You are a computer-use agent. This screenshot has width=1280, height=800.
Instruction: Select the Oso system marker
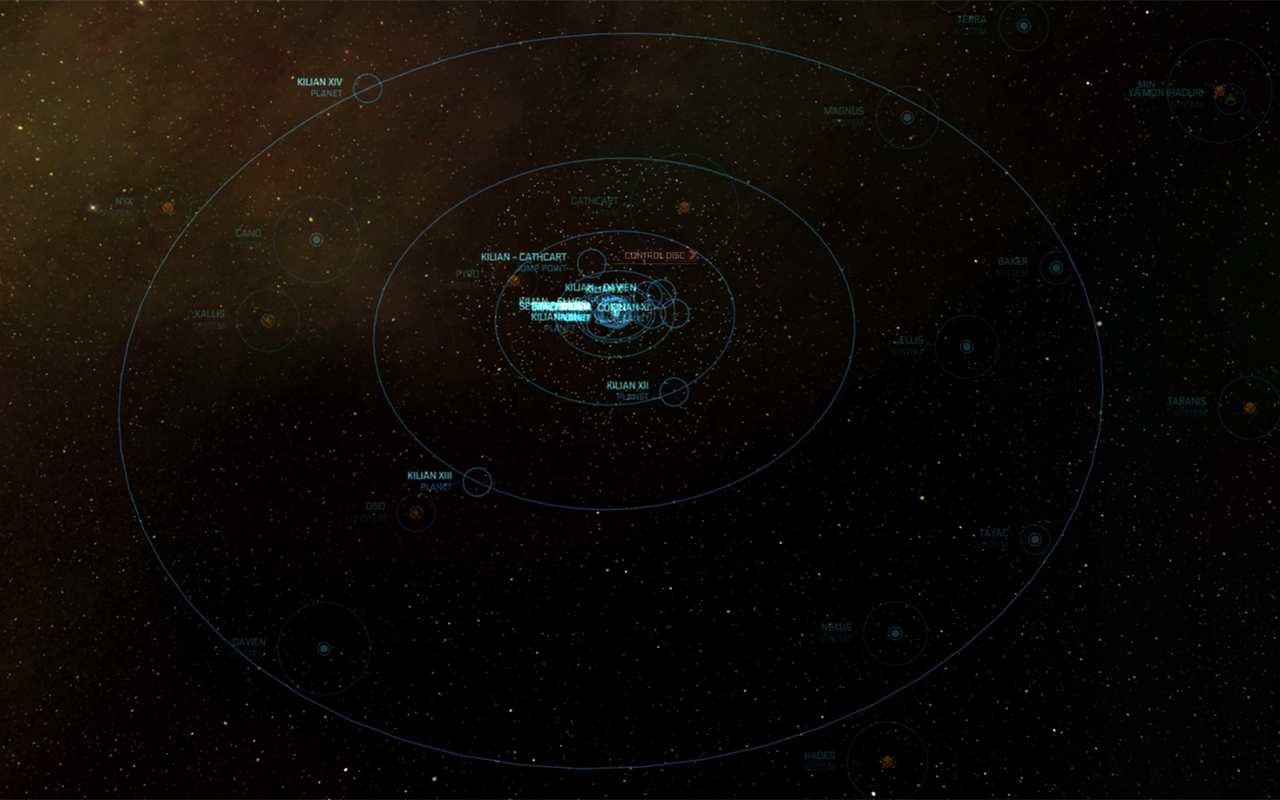(x=416, y=513)
